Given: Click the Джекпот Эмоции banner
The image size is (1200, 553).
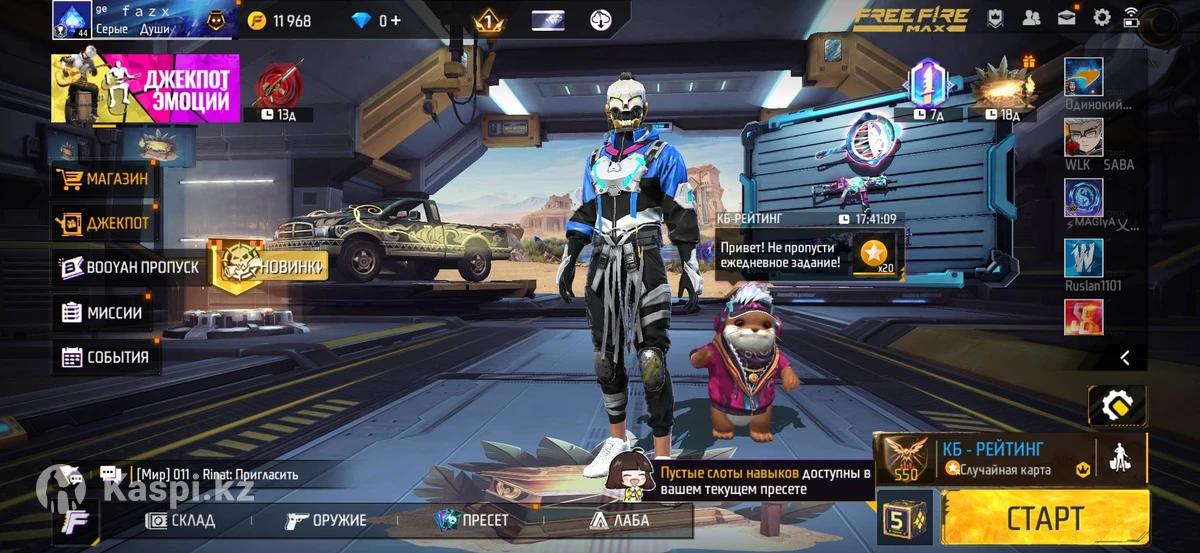Looking at the screenshot, I should pos(146,88).
